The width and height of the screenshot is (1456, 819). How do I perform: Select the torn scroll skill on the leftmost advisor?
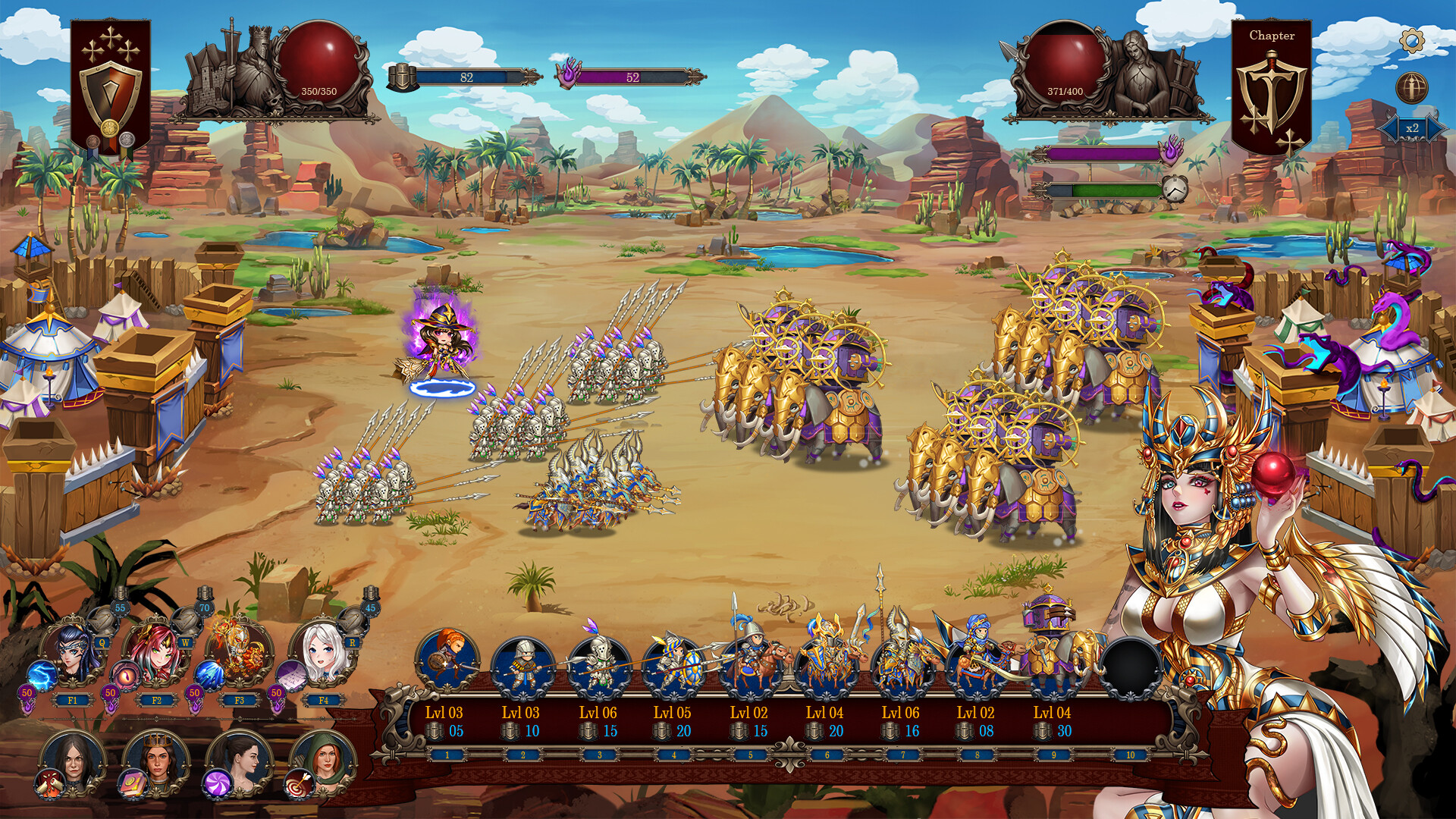[49, 786]
